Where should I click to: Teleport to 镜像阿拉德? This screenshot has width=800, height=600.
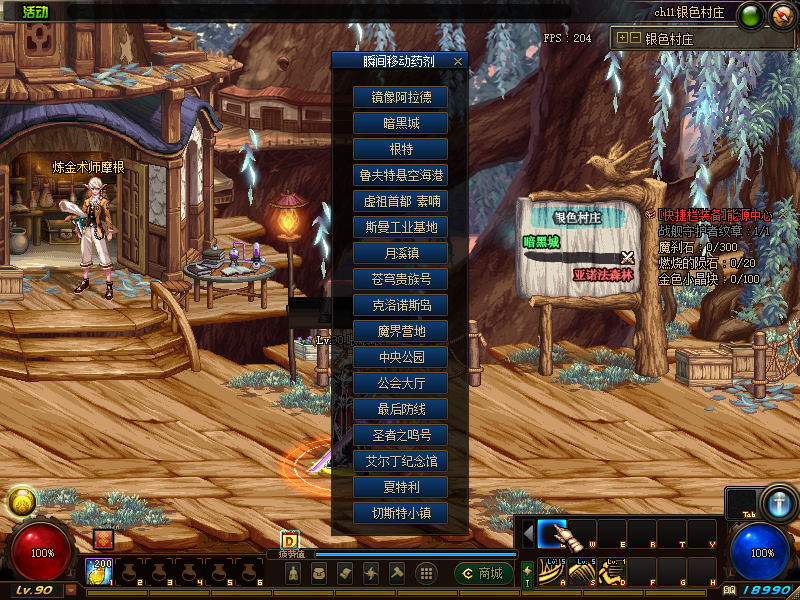(400, 98)
